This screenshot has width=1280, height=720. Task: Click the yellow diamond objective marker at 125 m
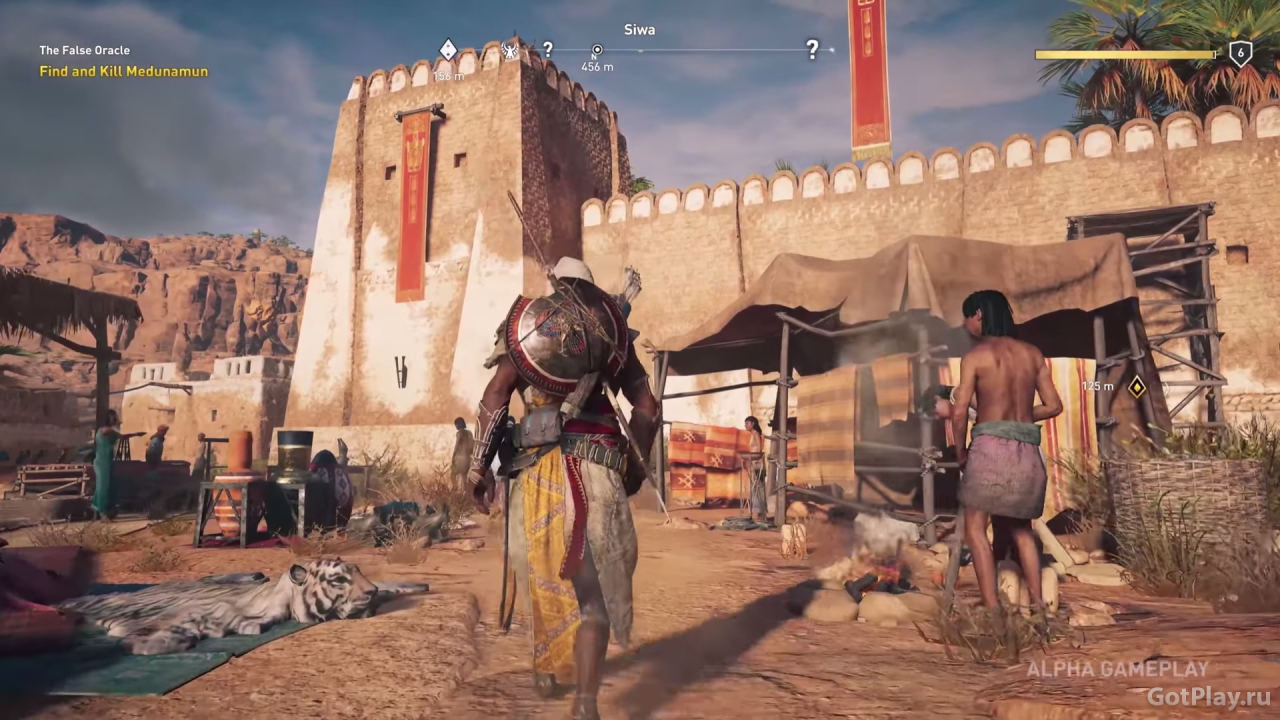tap(1137, 386)
